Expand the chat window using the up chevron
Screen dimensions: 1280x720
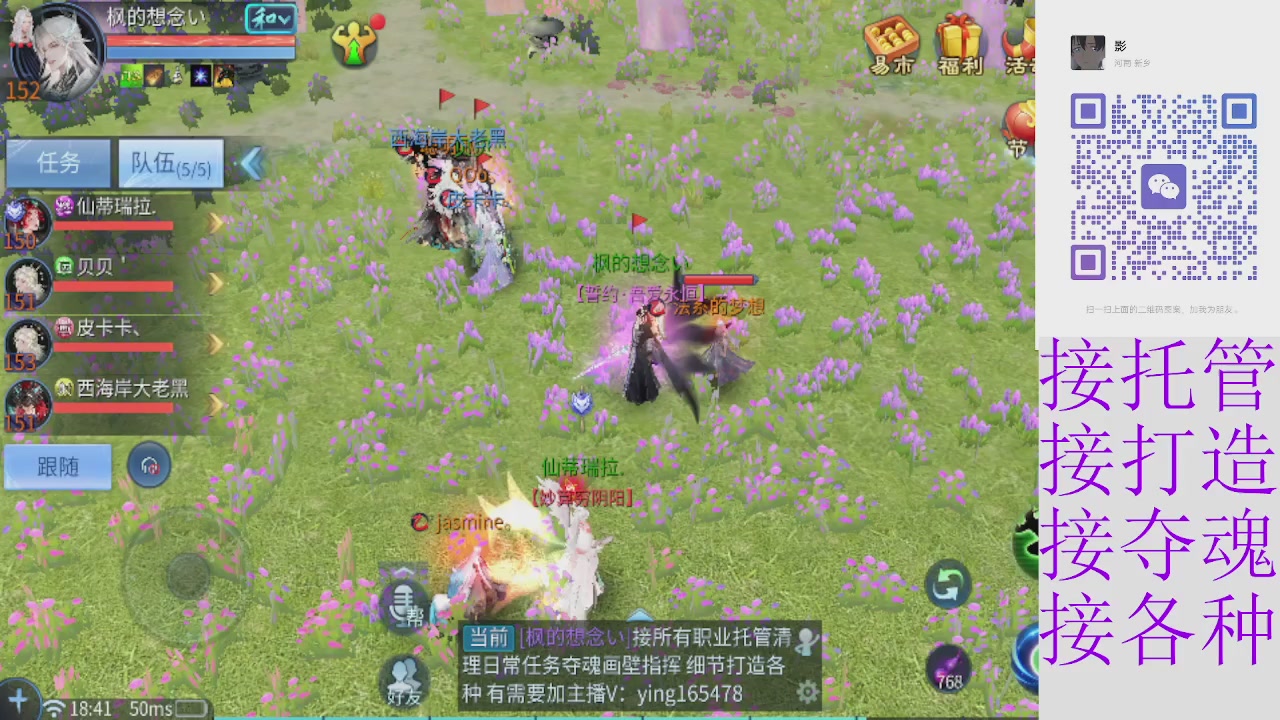[x=640, y=615]
